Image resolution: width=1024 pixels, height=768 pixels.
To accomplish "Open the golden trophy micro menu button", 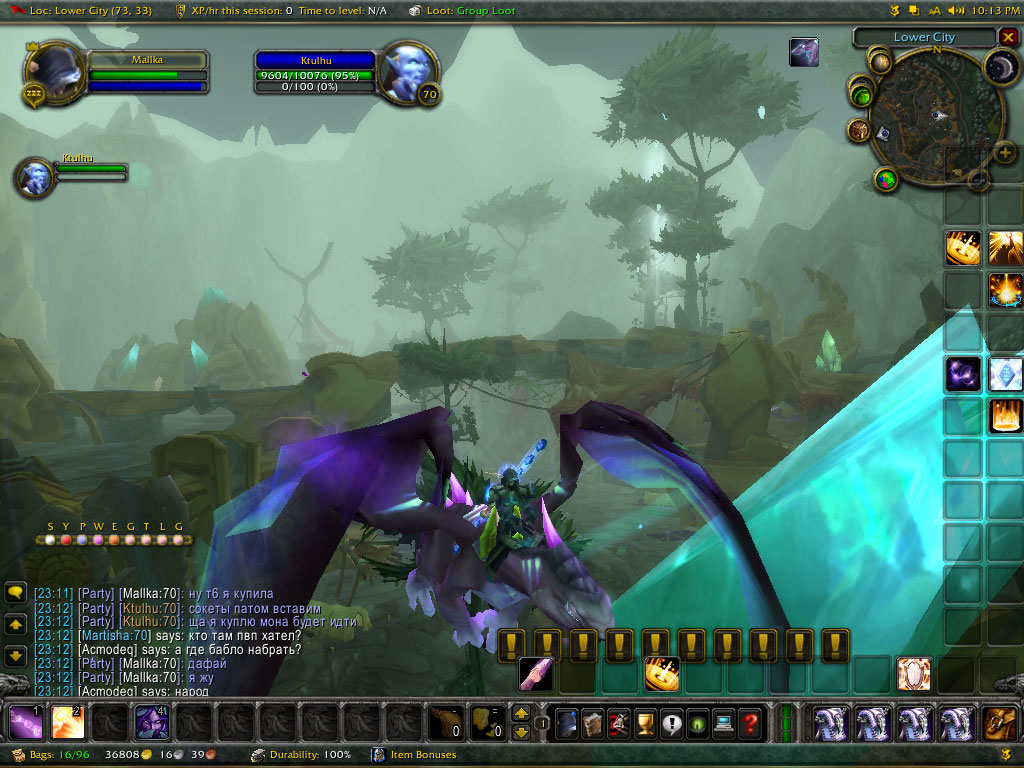I will point(647,722).
